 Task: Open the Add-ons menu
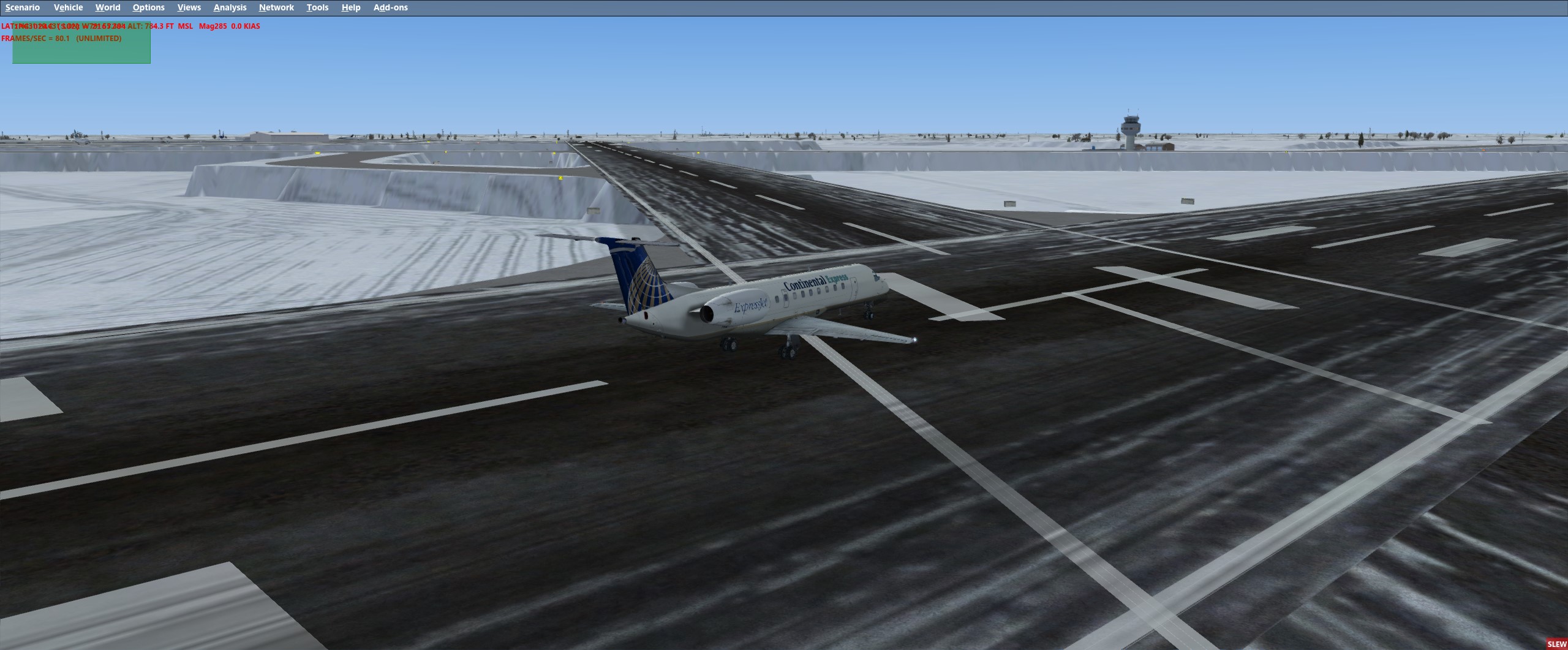tap(391, 7)
